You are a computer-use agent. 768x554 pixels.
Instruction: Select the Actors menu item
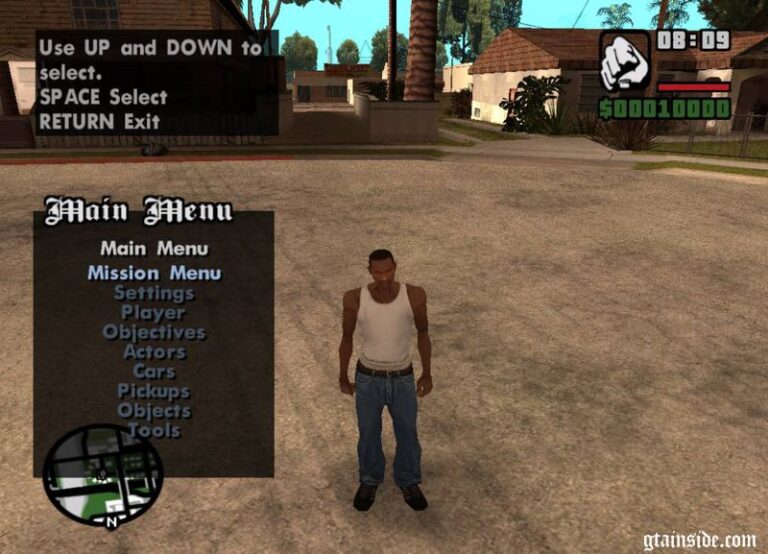154,352
